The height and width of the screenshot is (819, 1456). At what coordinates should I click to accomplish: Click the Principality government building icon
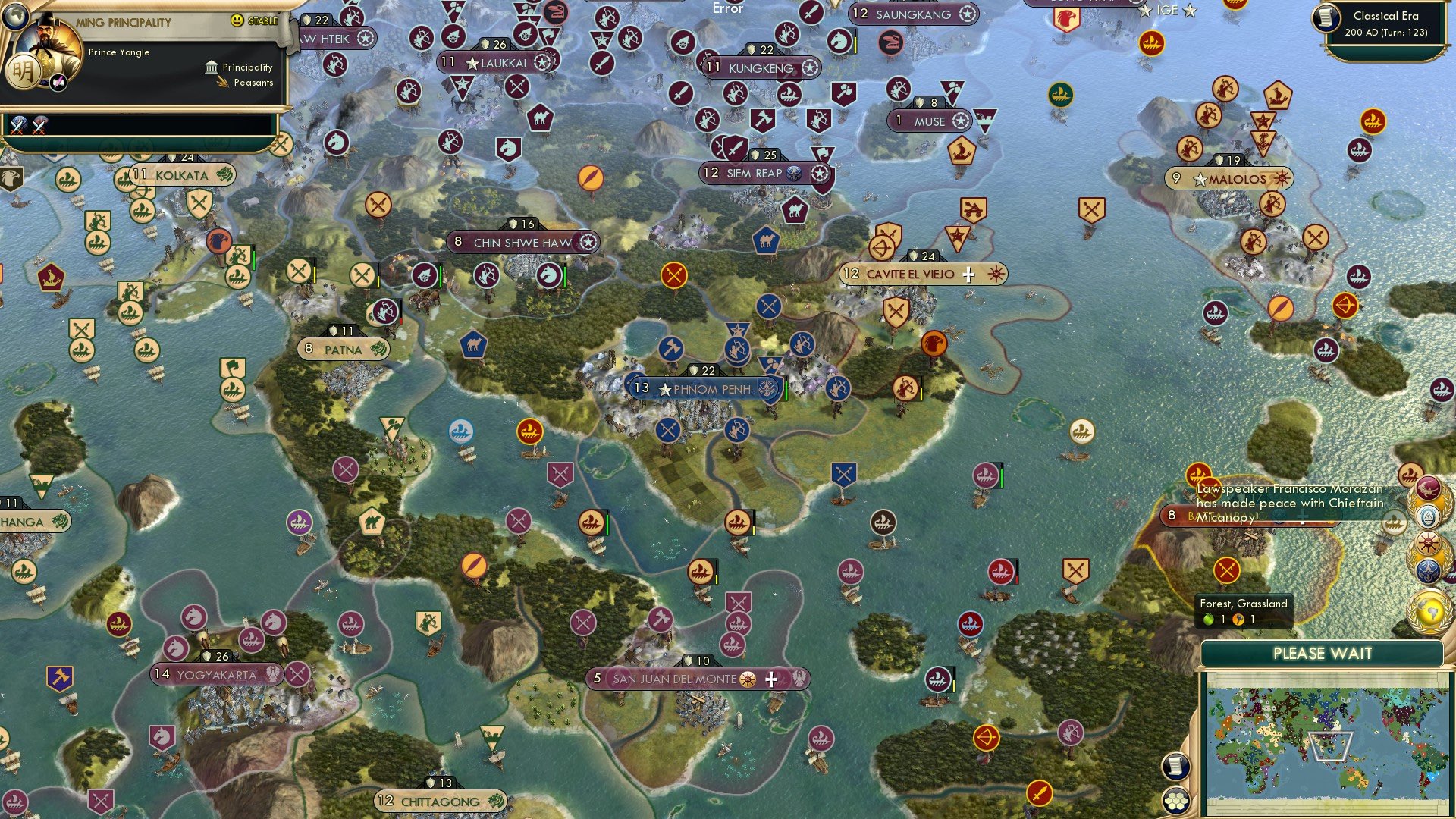click(x=209, y=67)
